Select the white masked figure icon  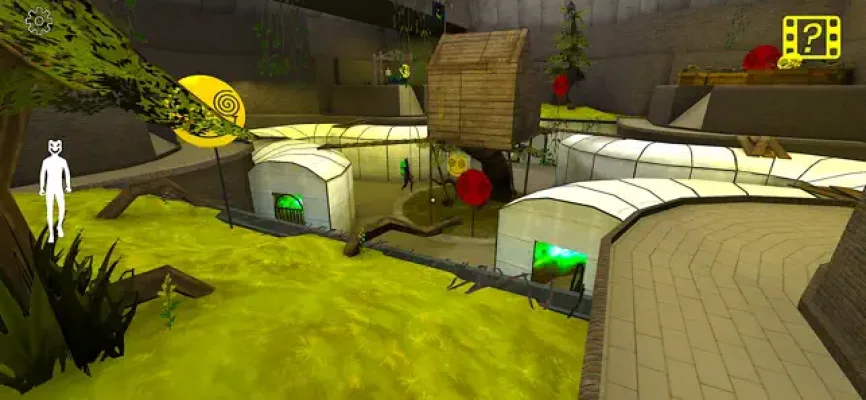tap(54, 189)
